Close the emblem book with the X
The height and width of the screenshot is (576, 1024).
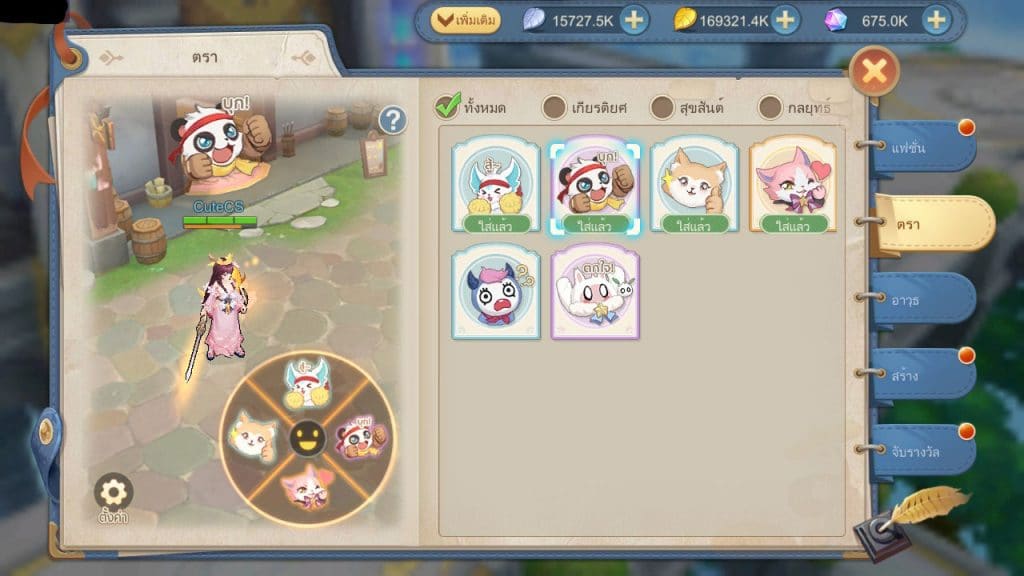point(874,72)
